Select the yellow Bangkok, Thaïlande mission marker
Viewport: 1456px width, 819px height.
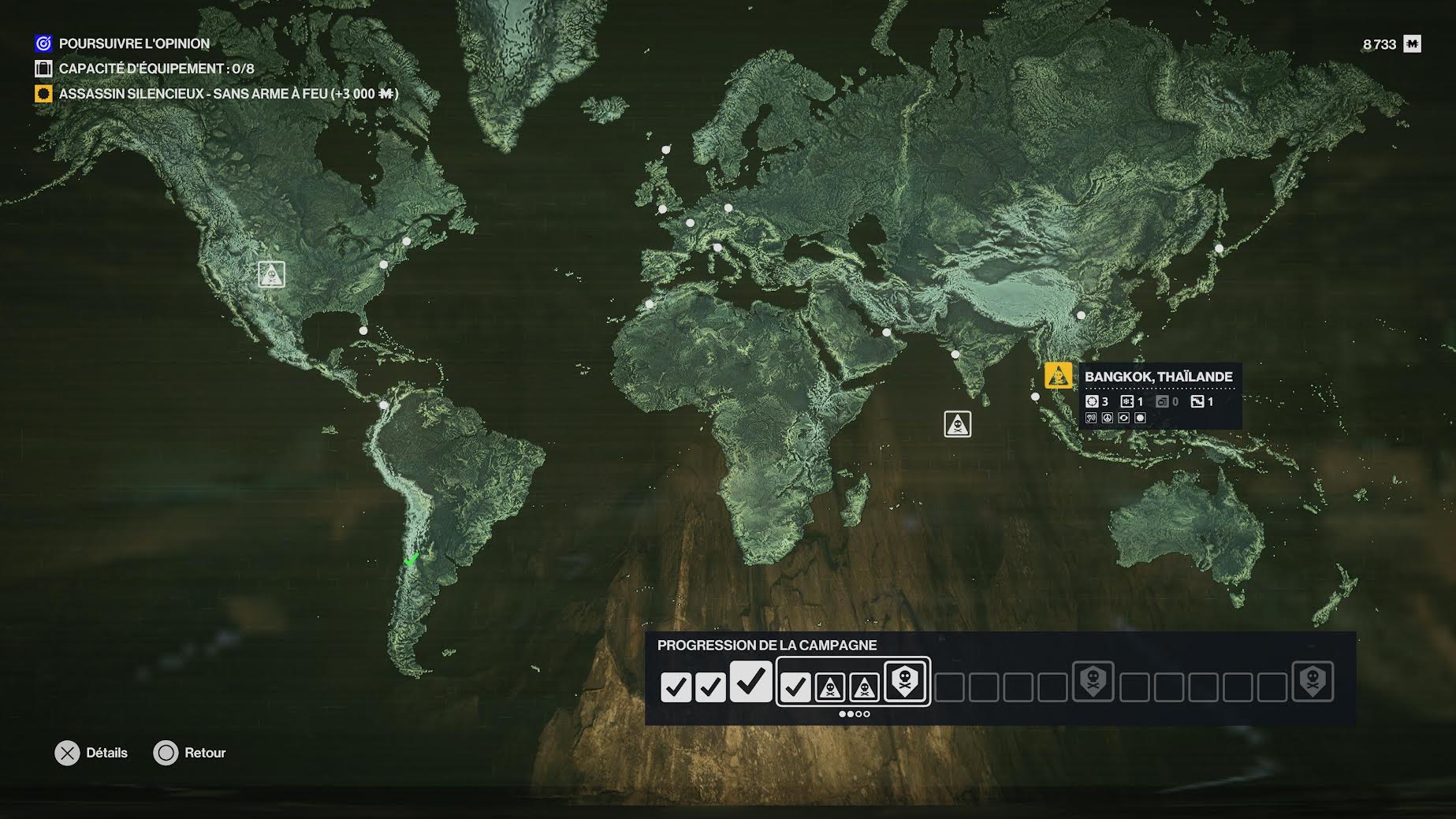pos(1058,375)
